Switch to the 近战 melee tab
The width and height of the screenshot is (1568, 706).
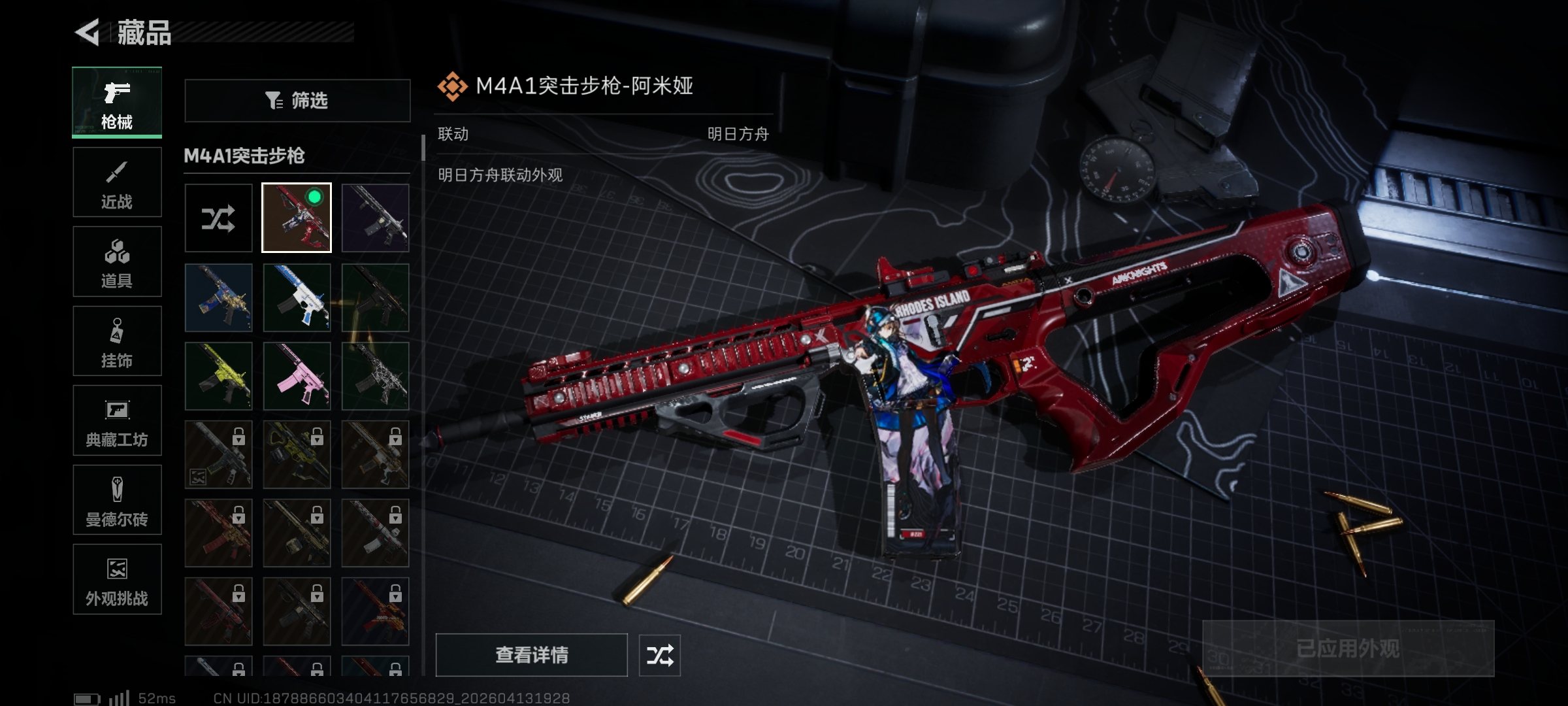[117, 182]
